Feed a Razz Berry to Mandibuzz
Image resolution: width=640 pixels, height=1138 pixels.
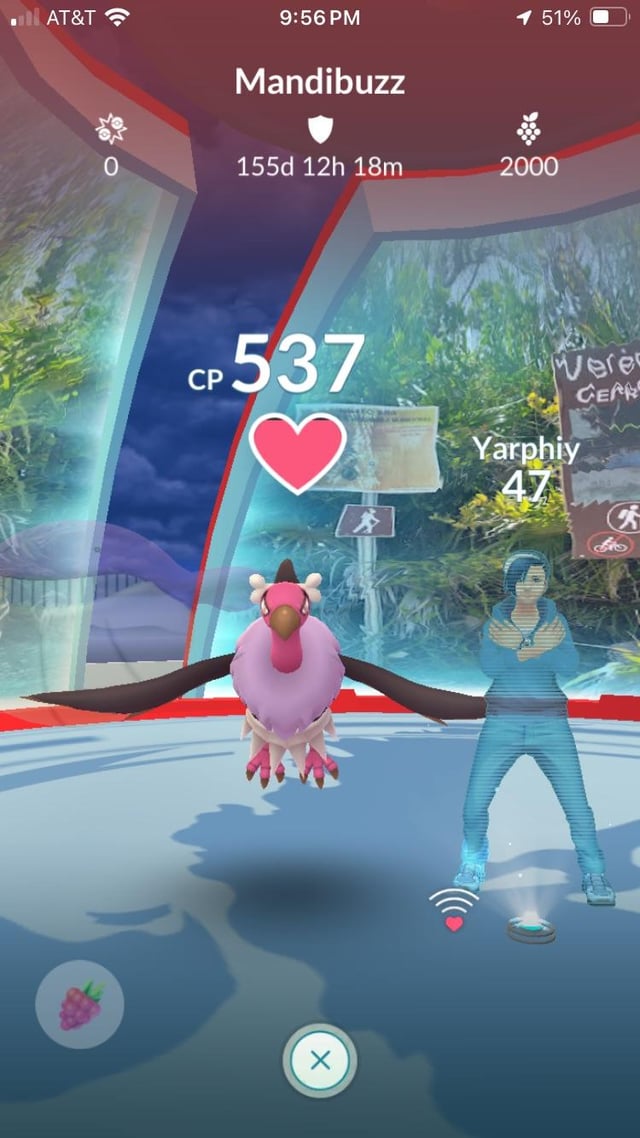point(80,1002)
